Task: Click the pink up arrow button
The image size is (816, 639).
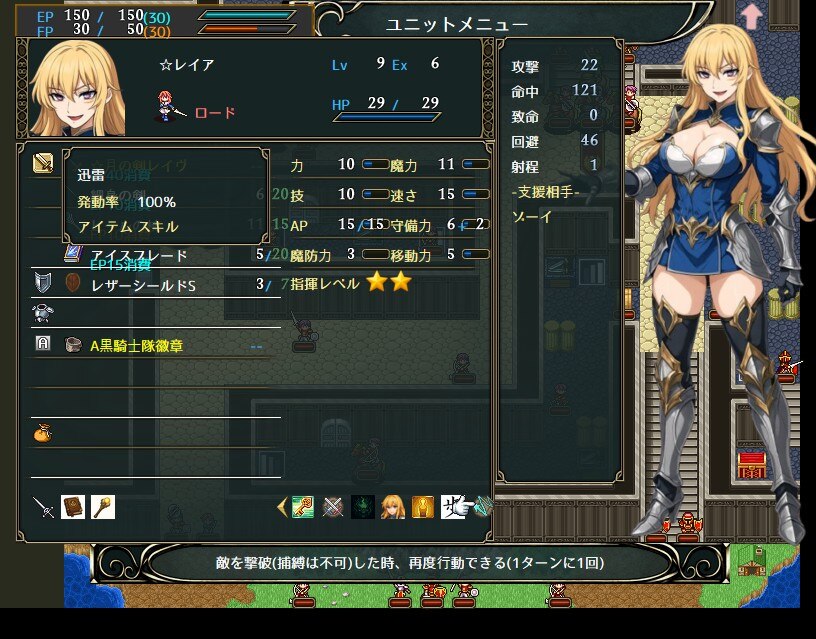Action: pos(751,16)
